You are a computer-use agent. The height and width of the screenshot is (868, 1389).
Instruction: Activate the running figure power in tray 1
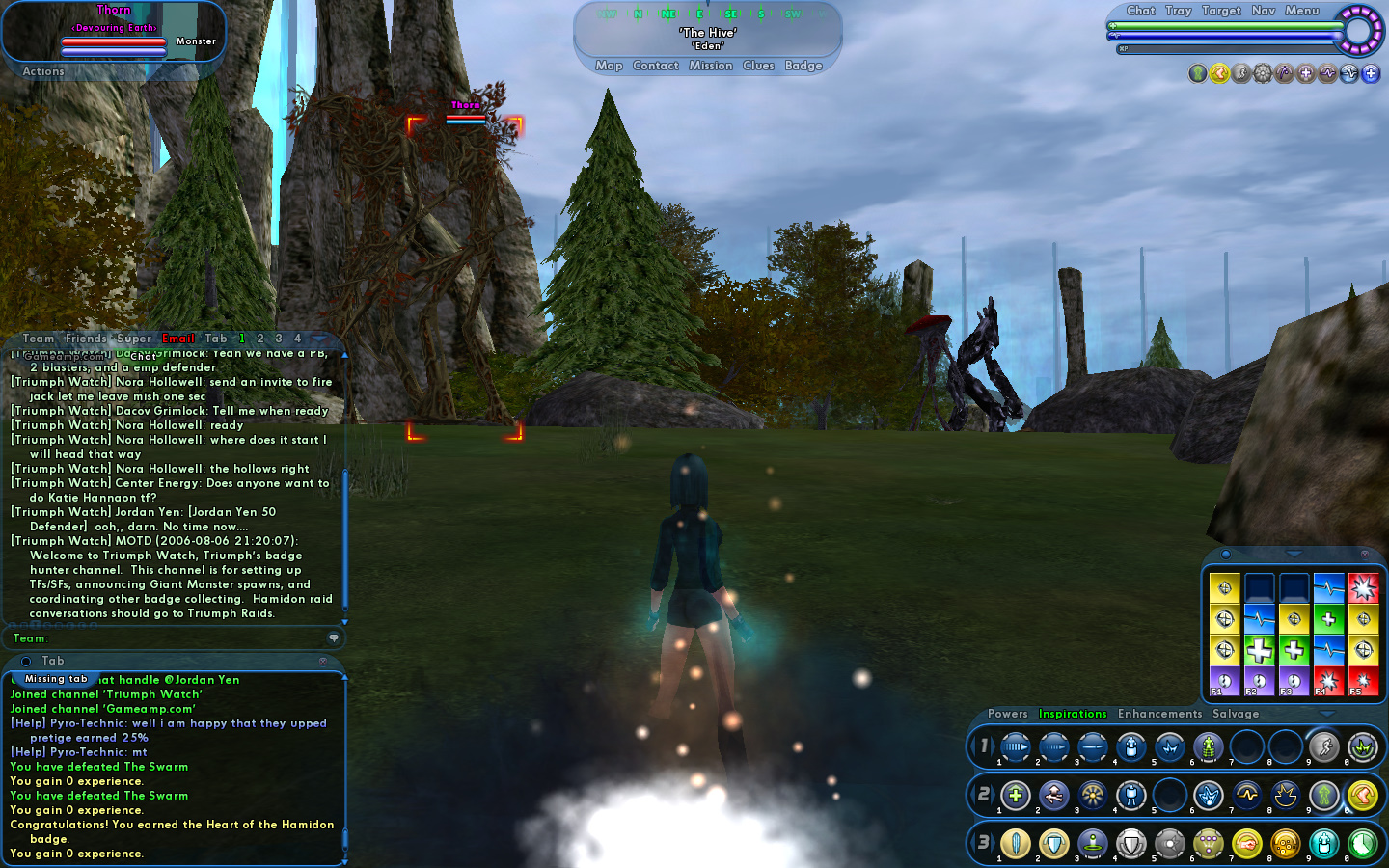coord(1323,746)
